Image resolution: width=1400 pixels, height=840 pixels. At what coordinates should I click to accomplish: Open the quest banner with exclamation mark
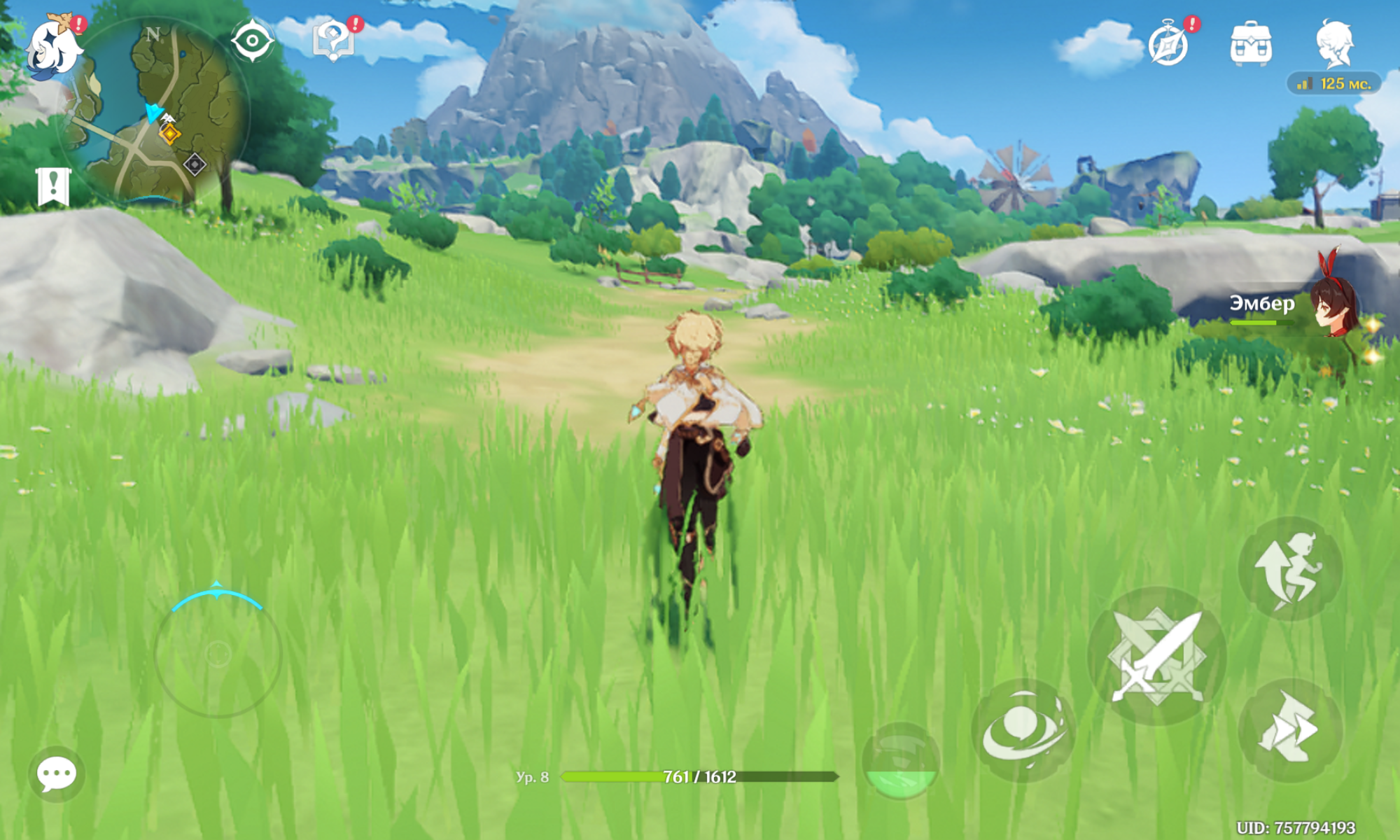coord(53,186)
